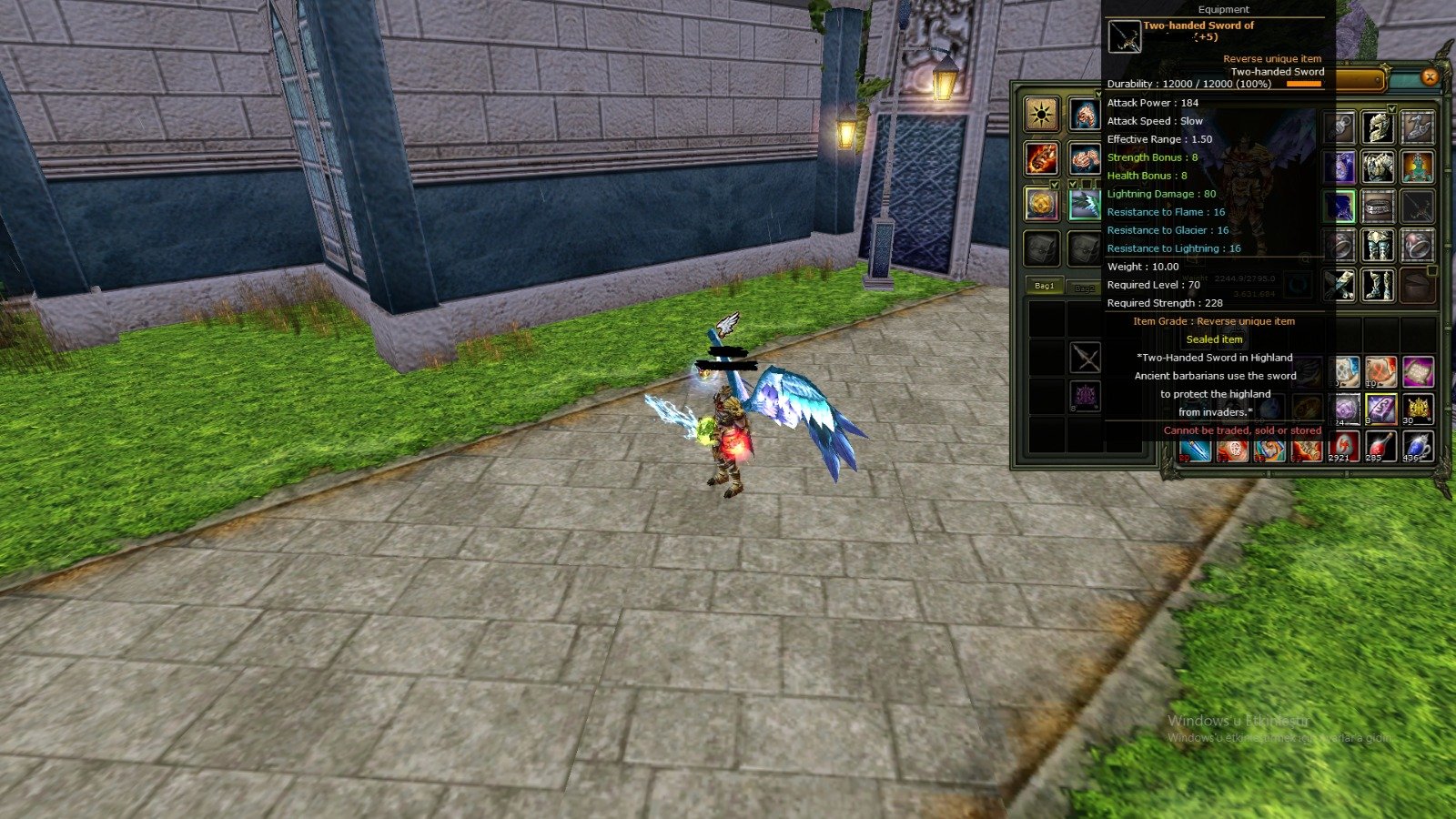Select the sun emblem skill icon
This screenshot has height=819, width=1456.
[x=1041, y=114]
